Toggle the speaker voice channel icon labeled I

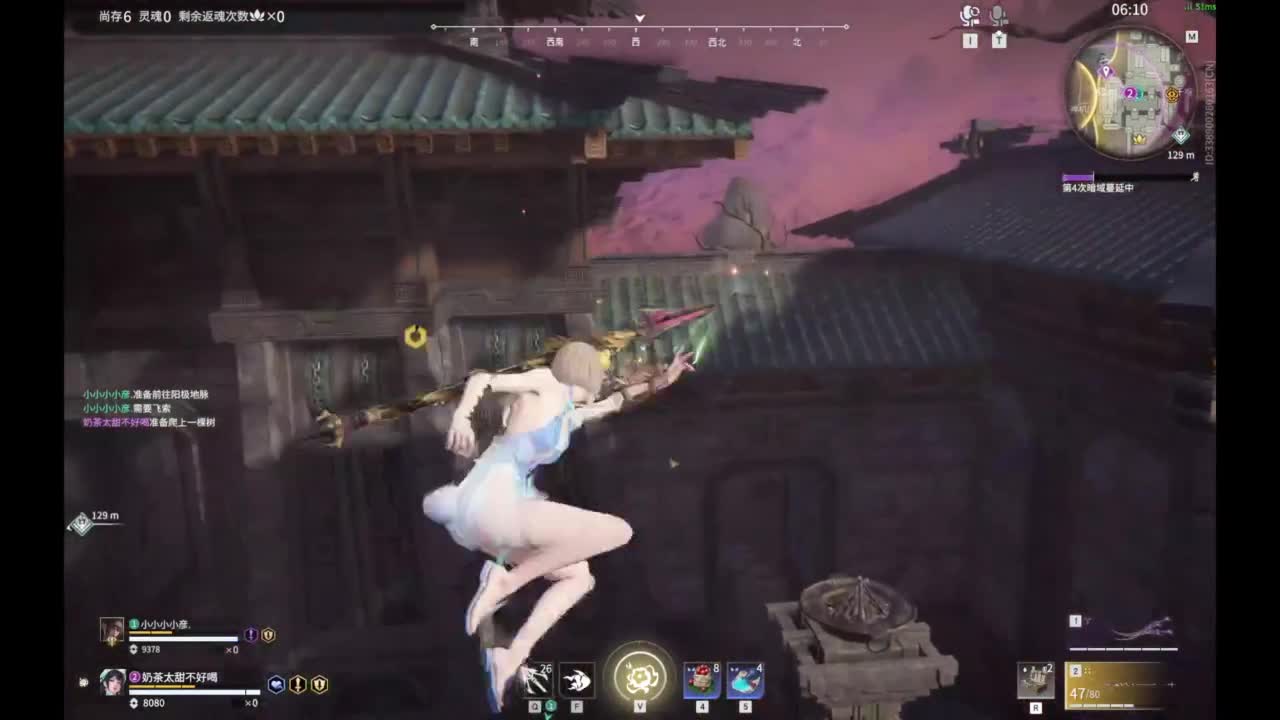(970, 14)
